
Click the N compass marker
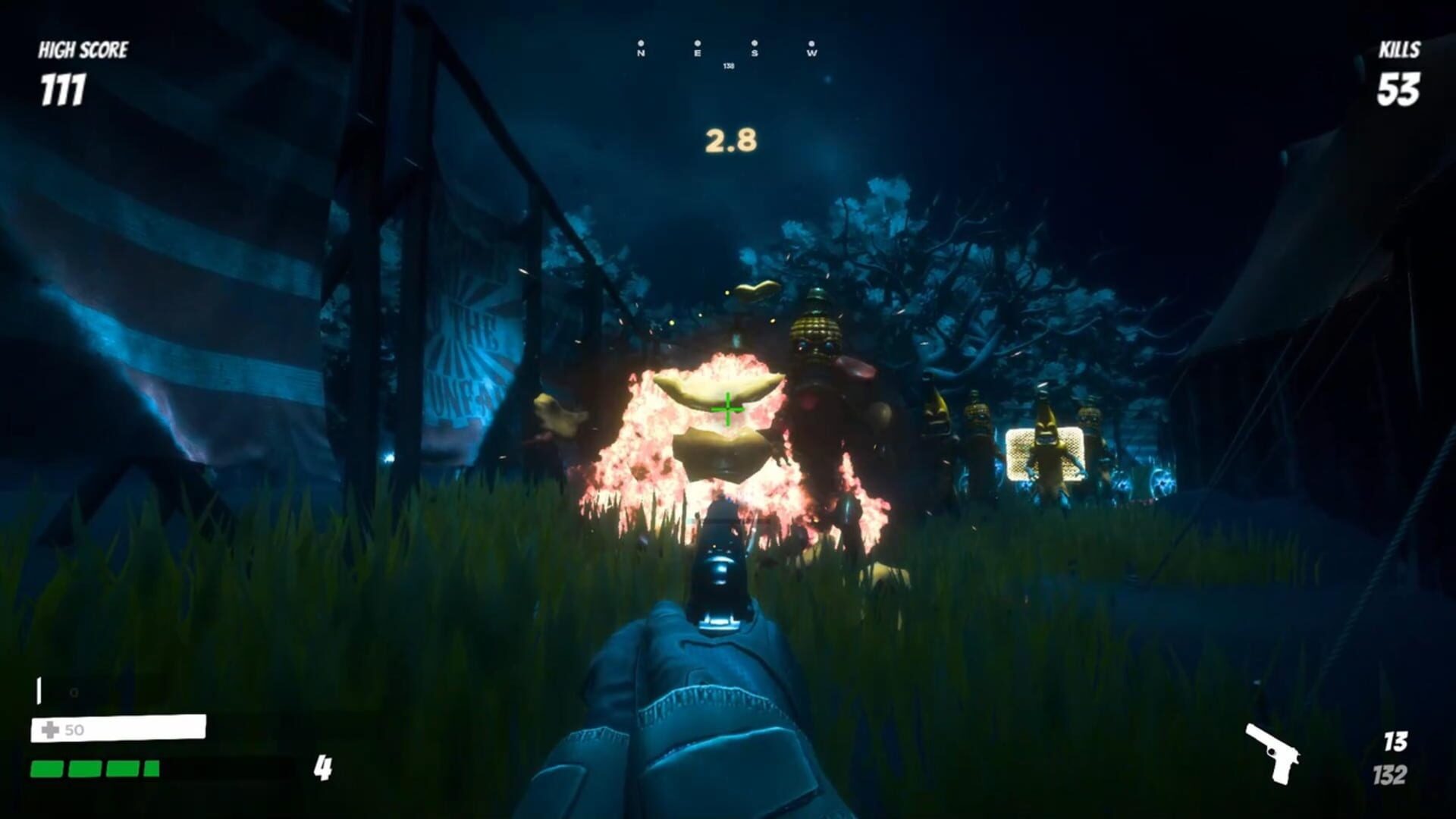point(641,52)
